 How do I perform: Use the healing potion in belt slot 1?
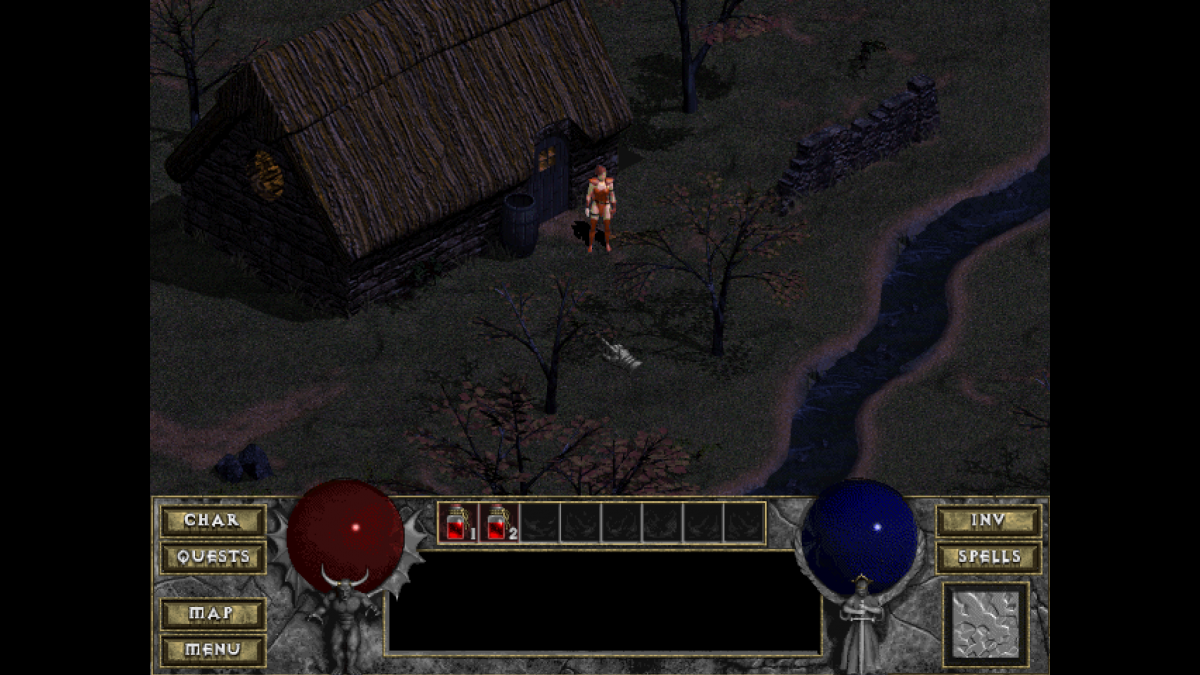pos(458,523)
